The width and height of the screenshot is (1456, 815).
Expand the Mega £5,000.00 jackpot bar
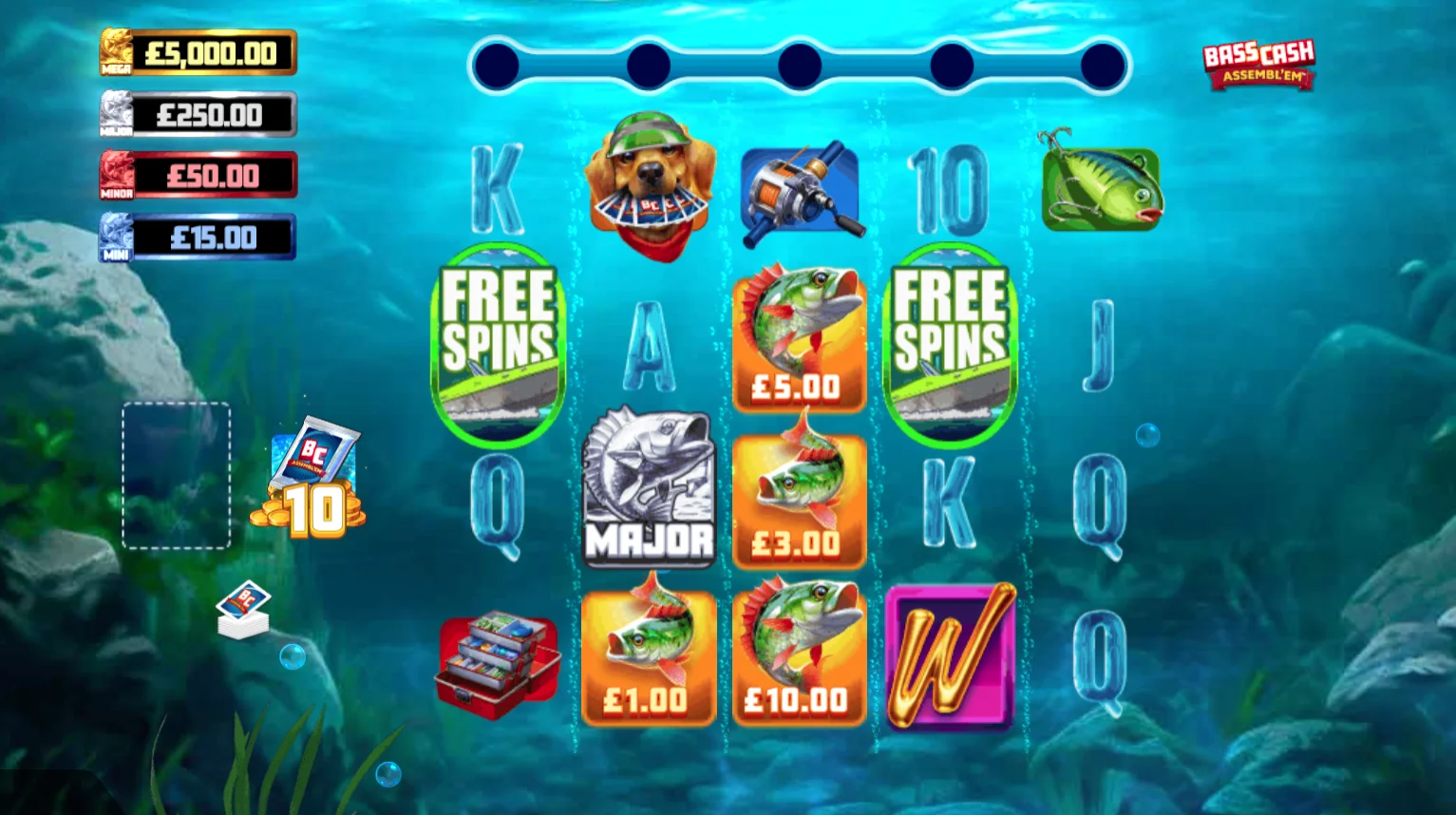point(197,53)
